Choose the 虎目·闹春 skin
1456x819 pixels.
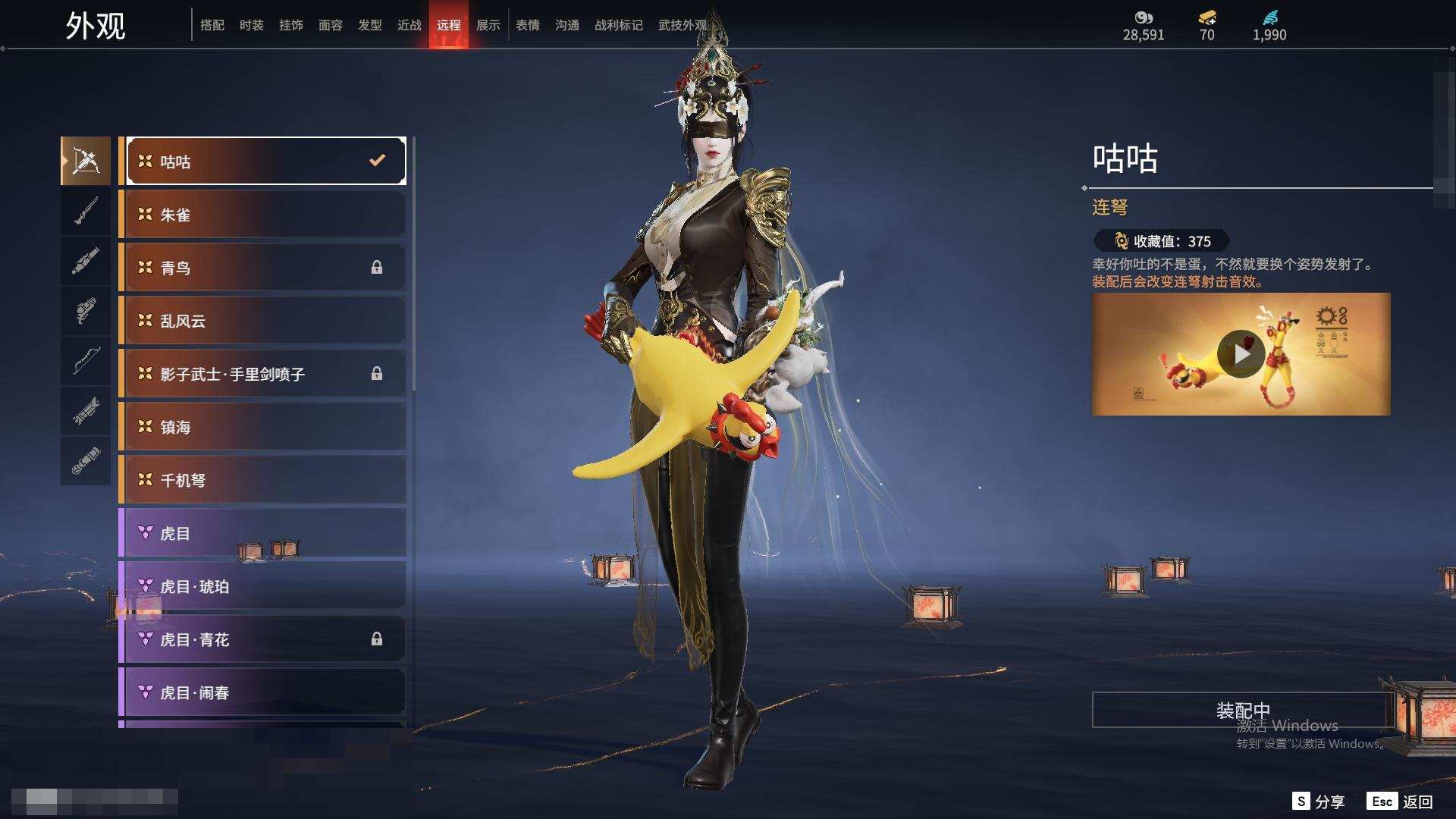coord(263,692)
